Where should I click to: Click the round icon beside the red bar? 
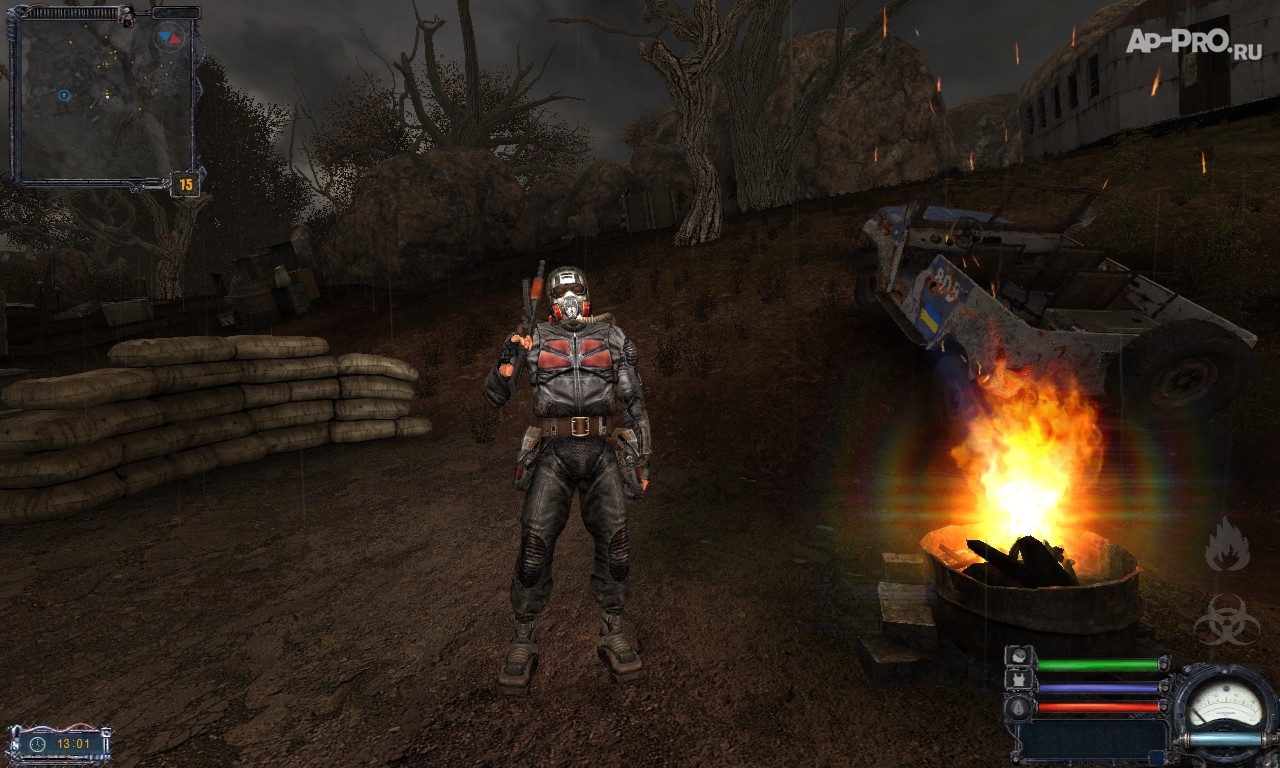(x=1019, y=706)
